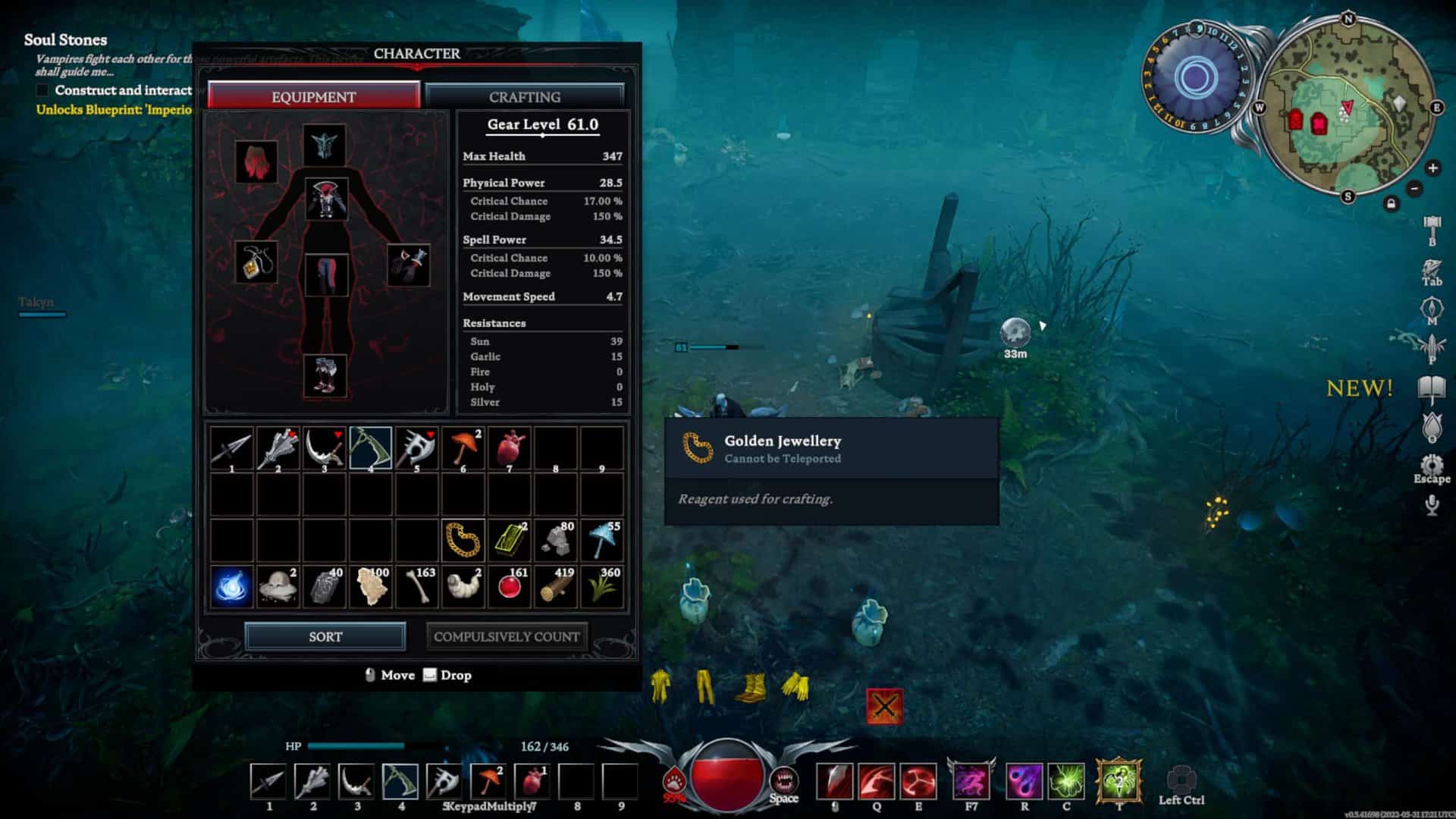Screen dimensions: 1456x819
Task: Open progression with the sword P icon
Action: click(x=1432, y=345)
